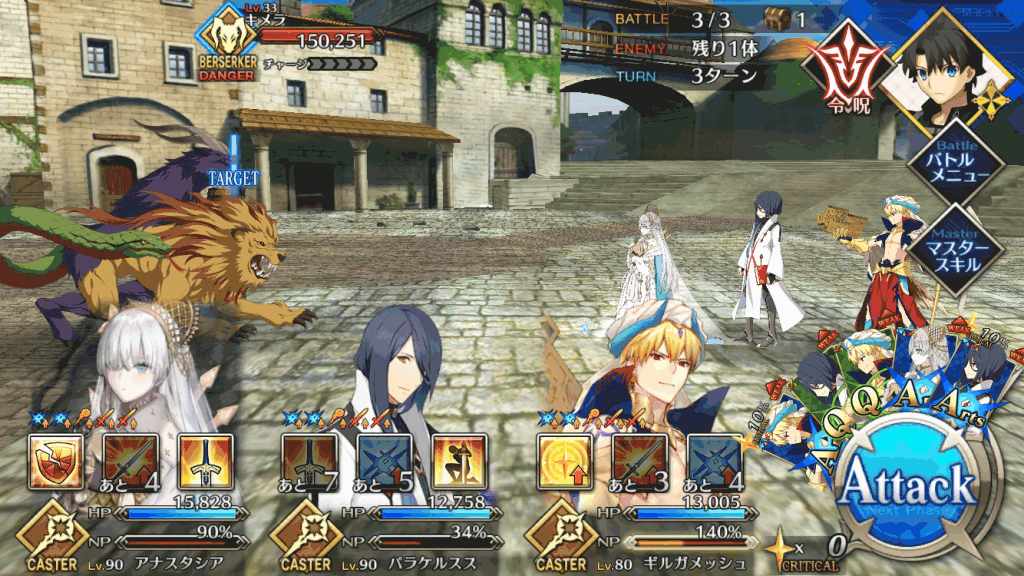This screenshot has height=576, width=1024.
Task: Select Paracelsus's blue star skill on cooldown
Action: pos(383,461)
